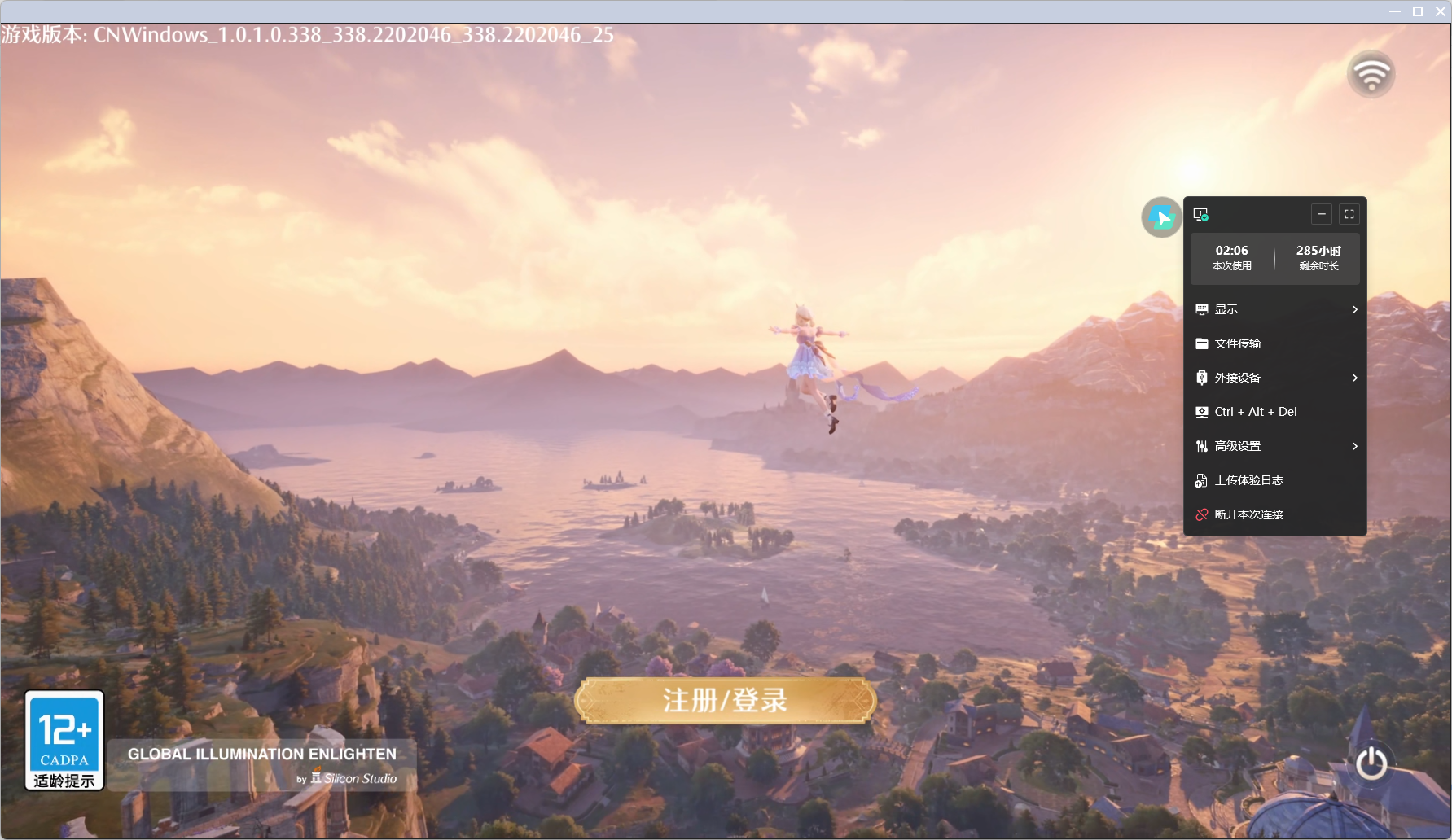Open the 12+ CADPA age rating notice
Viewport: 1452px width, 840px height.
[64, 740]
